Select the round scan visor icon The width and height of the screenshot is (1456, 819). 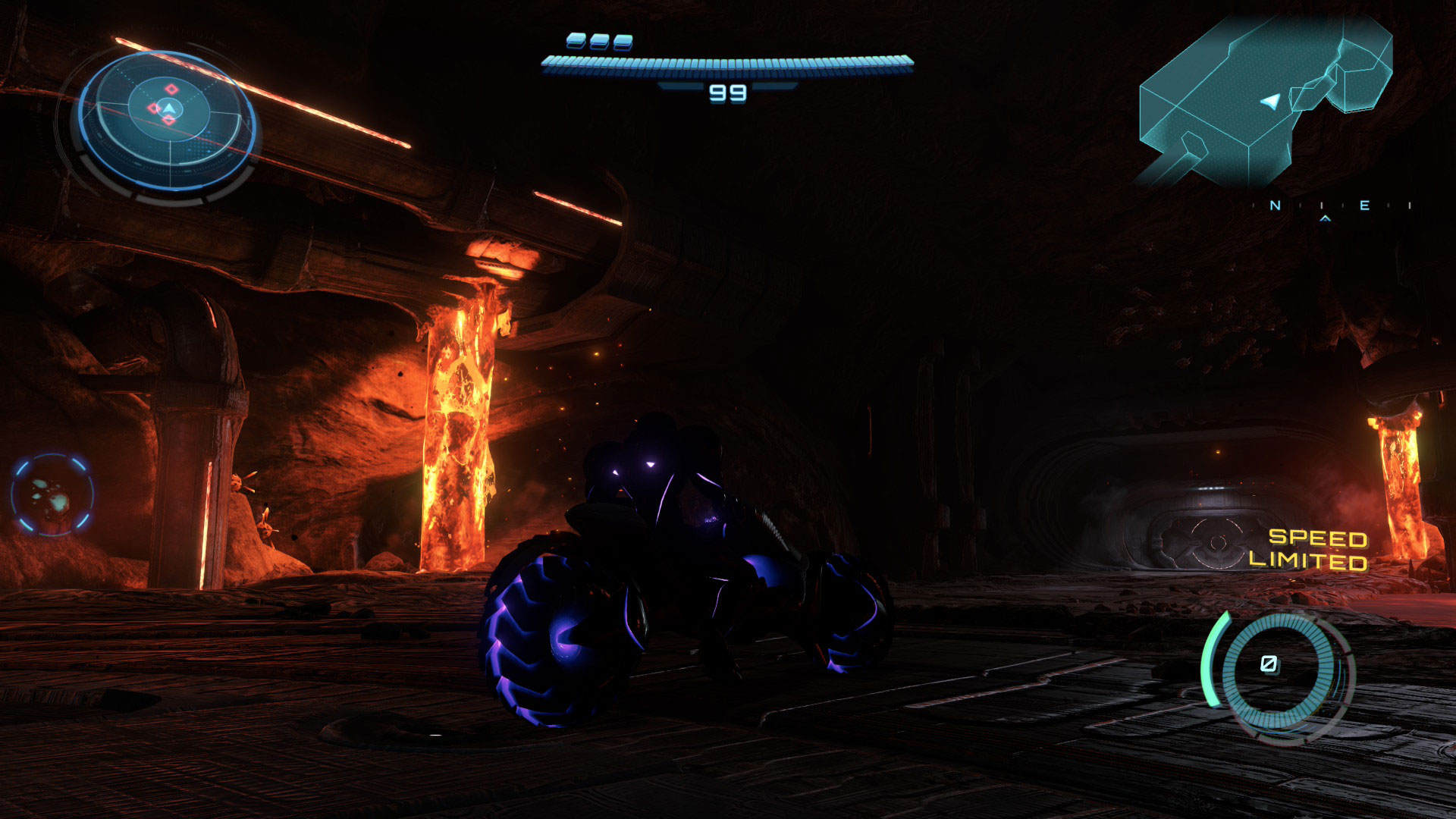click(x=52, y=495)
